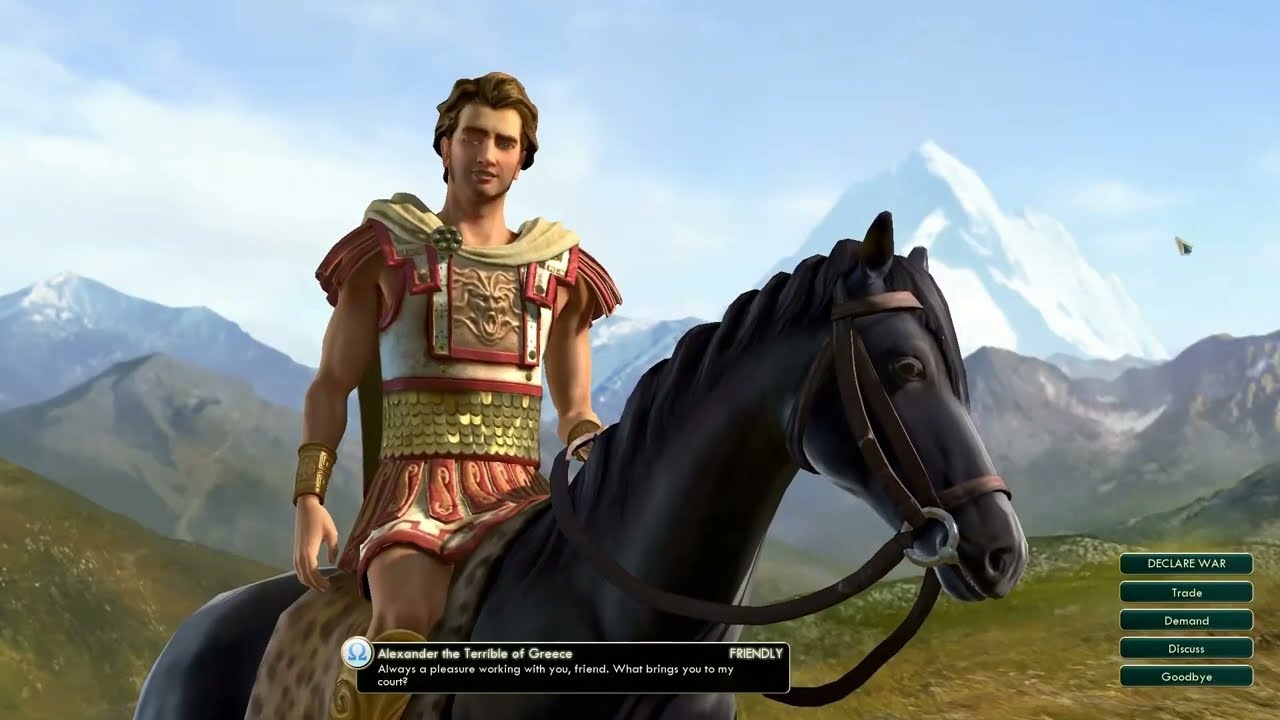Select the Demand option
Screen dimensions: 1280x720
pos(1186,620)
